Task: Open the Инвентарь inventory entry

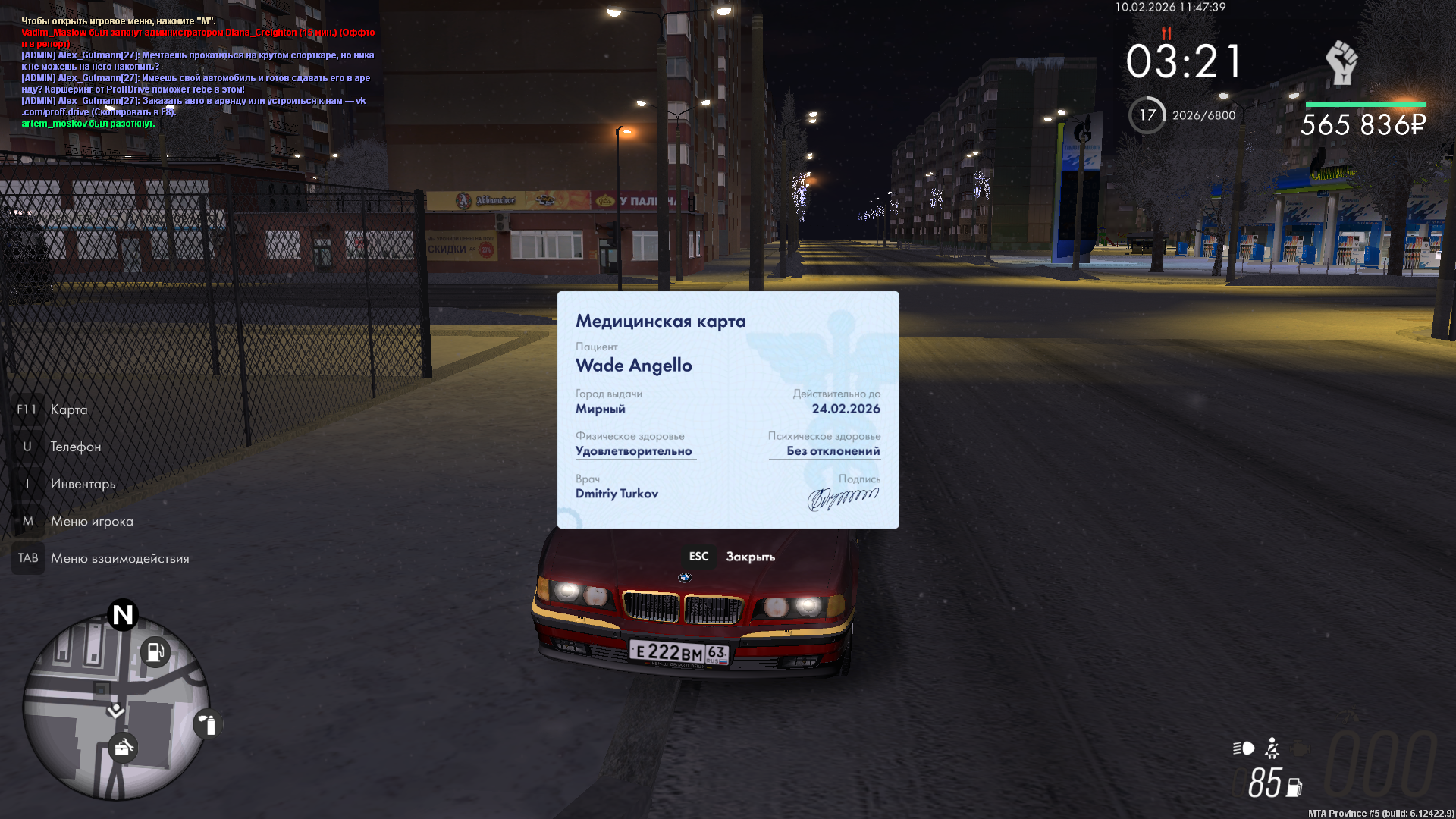Action: tap(83, 484)
